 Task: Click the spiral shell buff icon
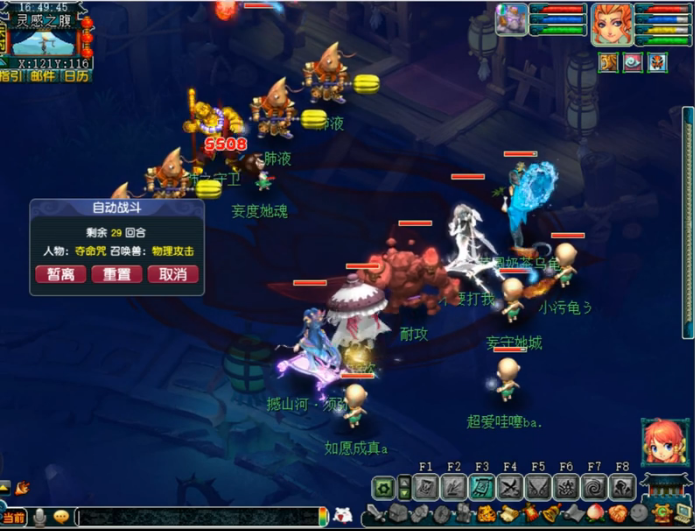pos(632,63)
